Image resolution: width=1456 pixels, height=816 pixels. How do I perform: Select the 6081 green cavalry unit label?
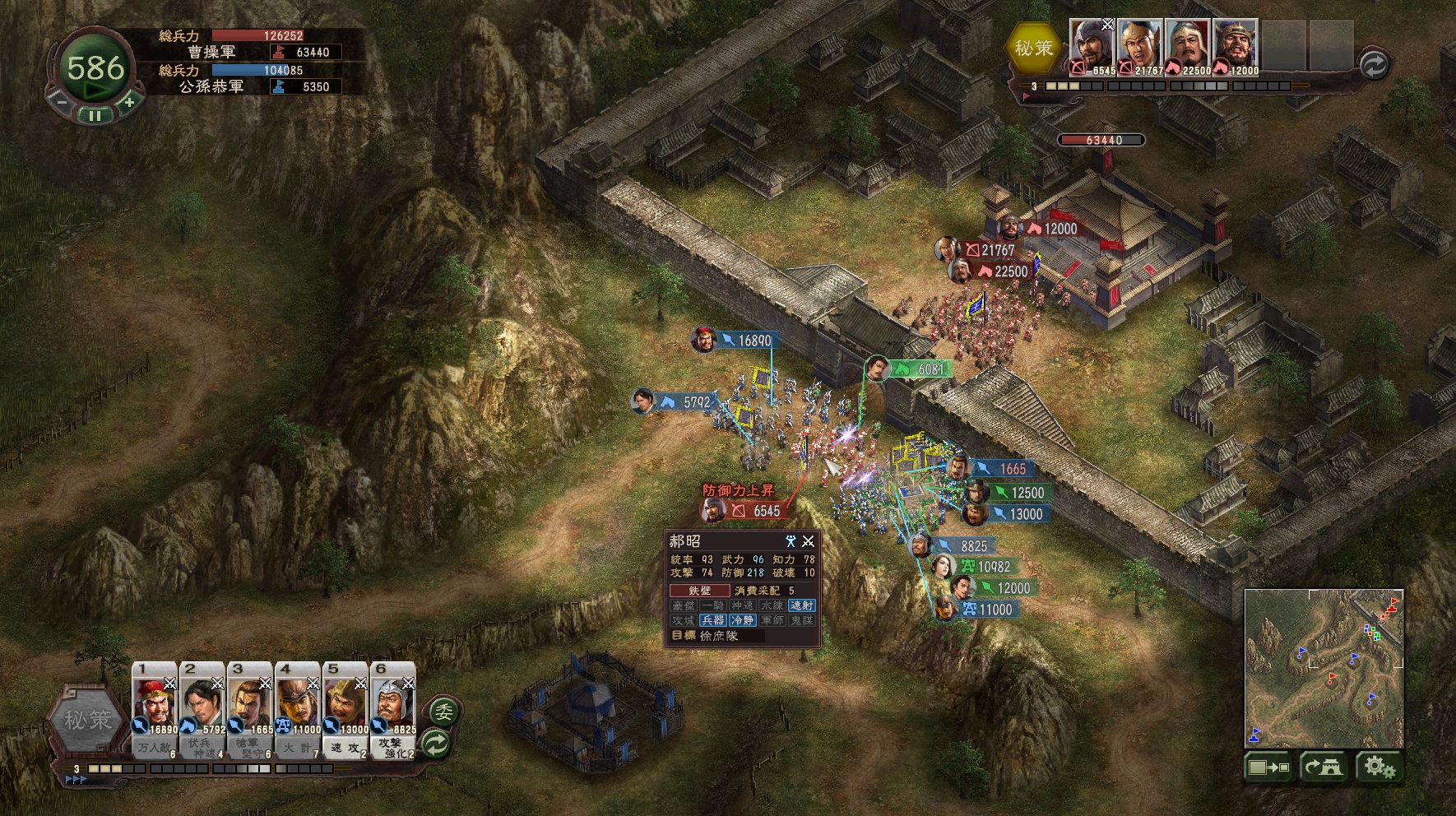click(x=919, y=369)
